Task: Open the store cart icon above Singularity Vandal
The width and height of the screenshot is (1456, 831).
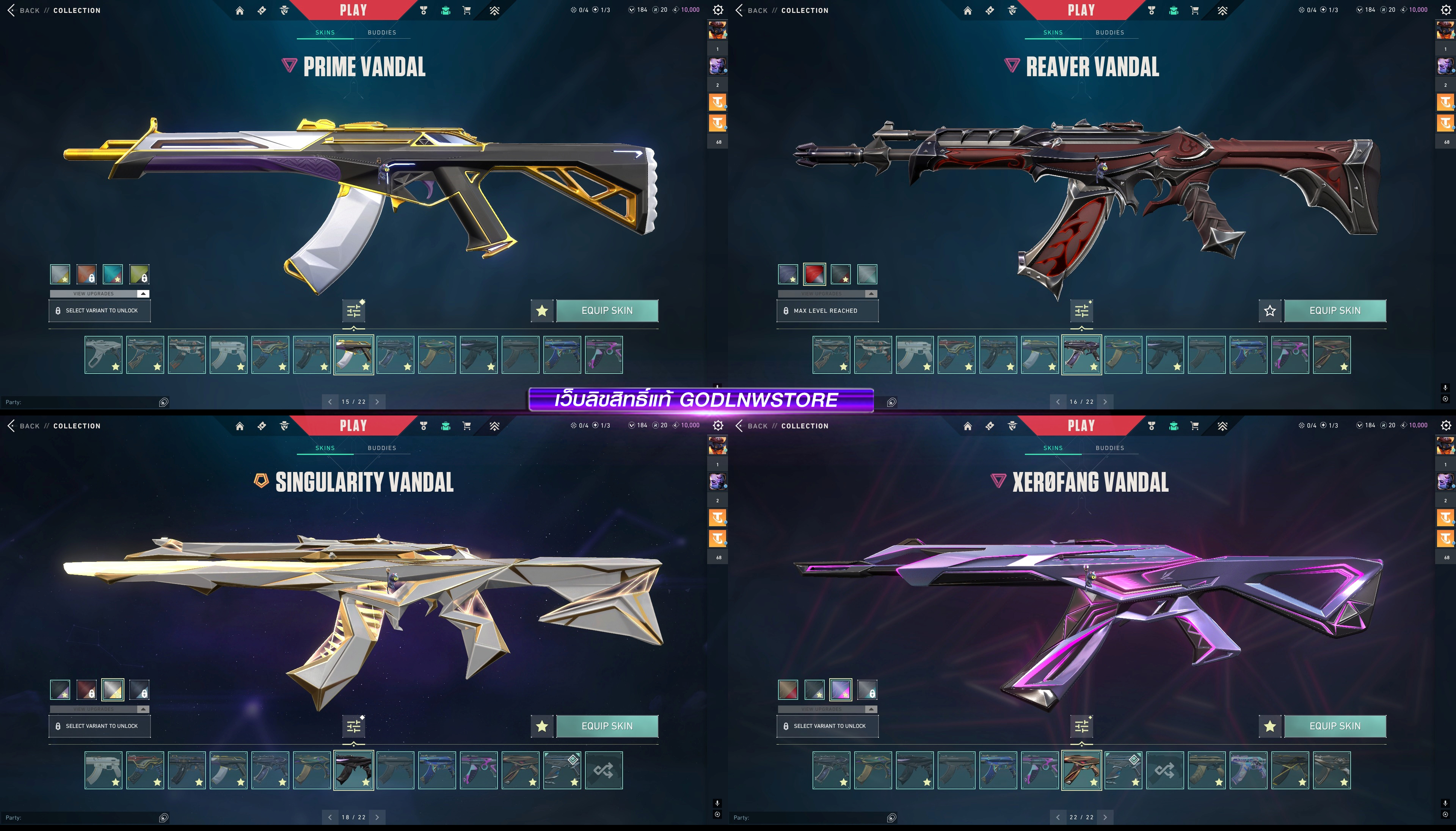Action: [x=466, y=426]
